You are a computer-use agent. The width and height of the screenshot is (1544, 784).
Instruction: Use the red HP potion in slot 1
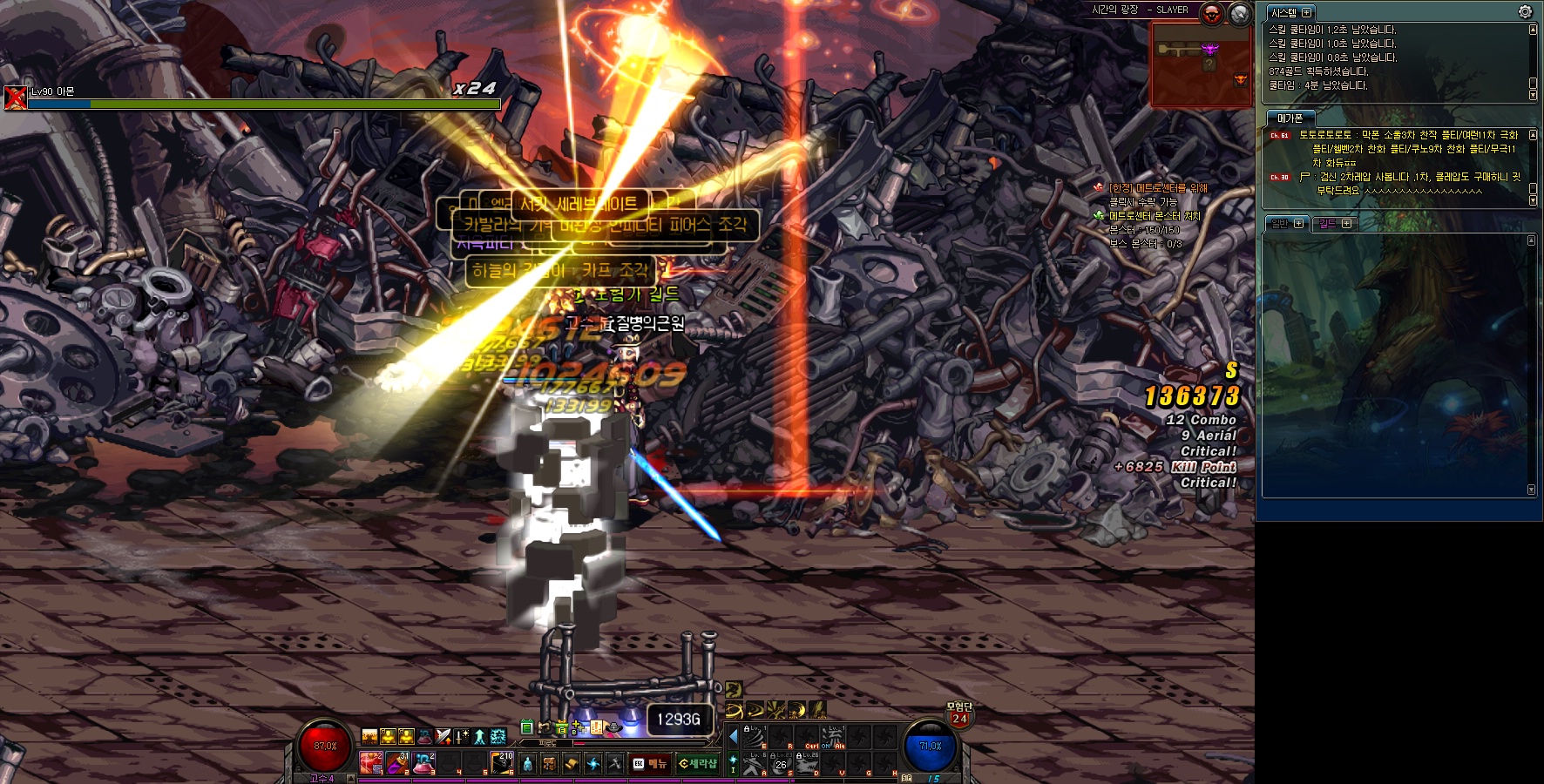point(372,764)
